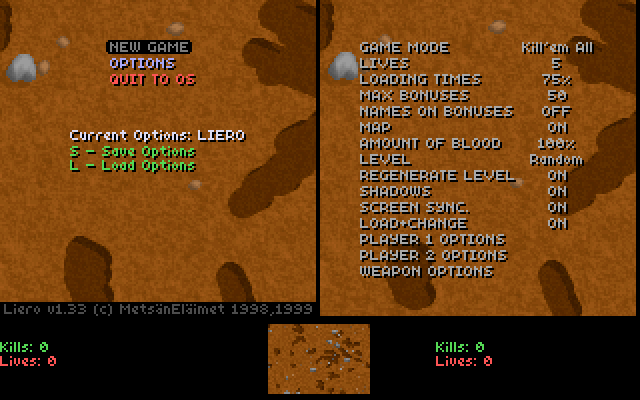Adjust the Loading Times setting

pos(420,79)
